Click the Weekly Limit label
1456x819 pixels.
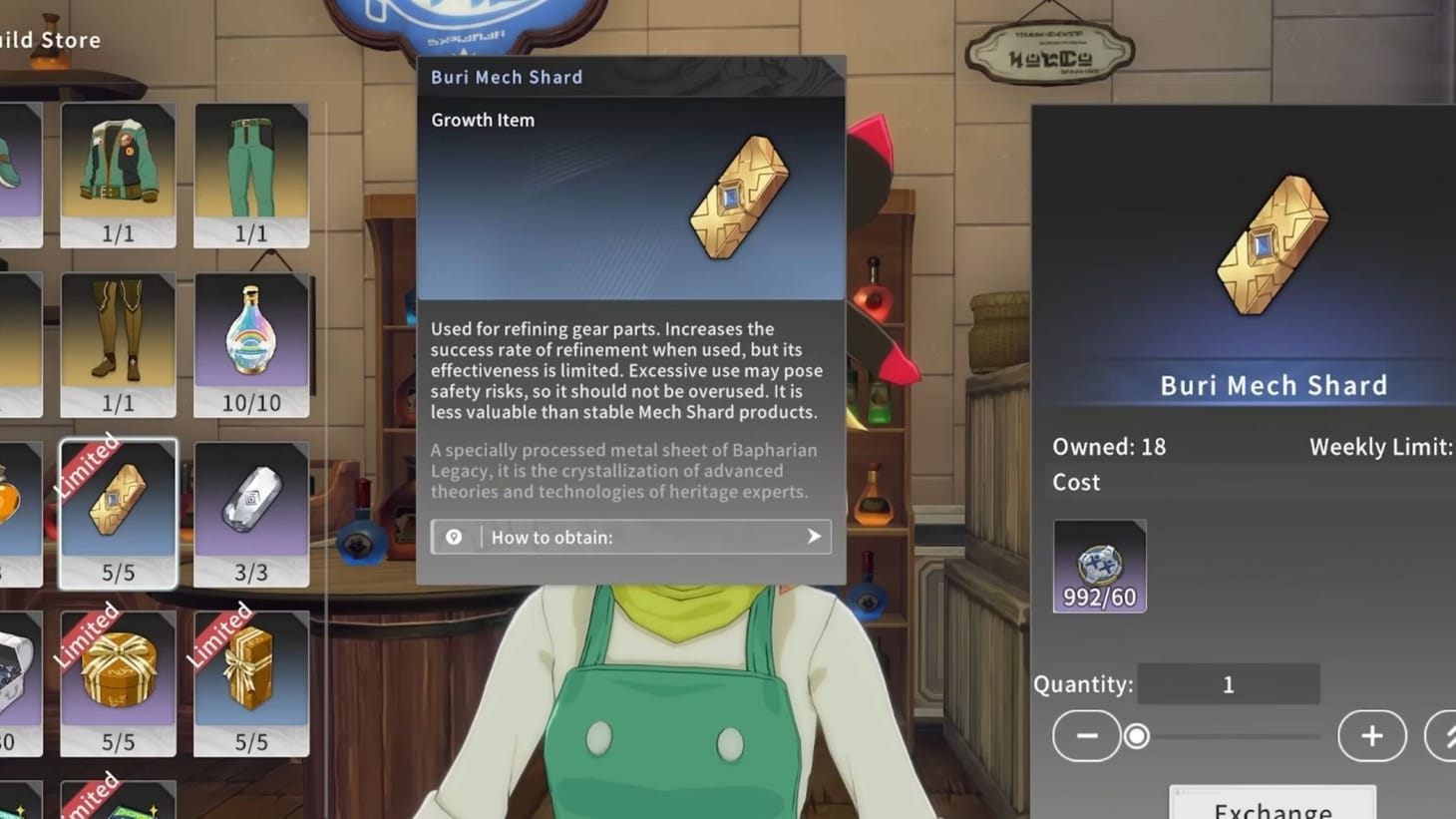tap(1379, 447)
